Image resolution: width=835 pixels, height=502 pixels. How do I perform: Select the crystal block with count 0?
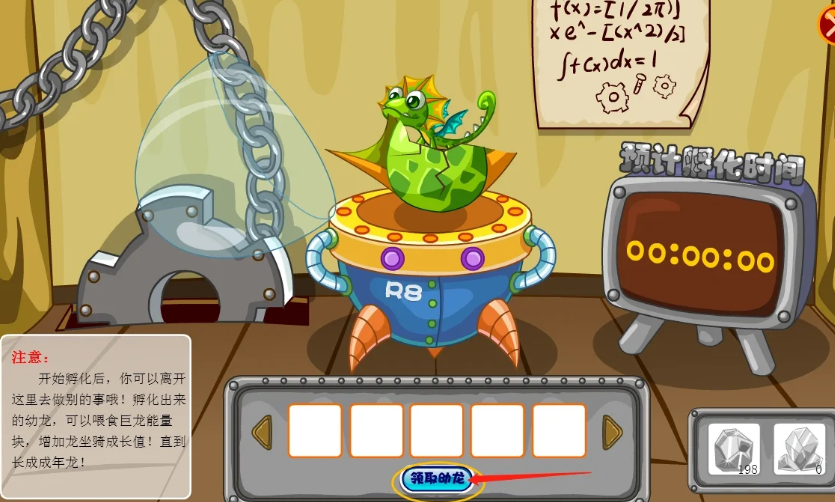(x=798, y=449)
